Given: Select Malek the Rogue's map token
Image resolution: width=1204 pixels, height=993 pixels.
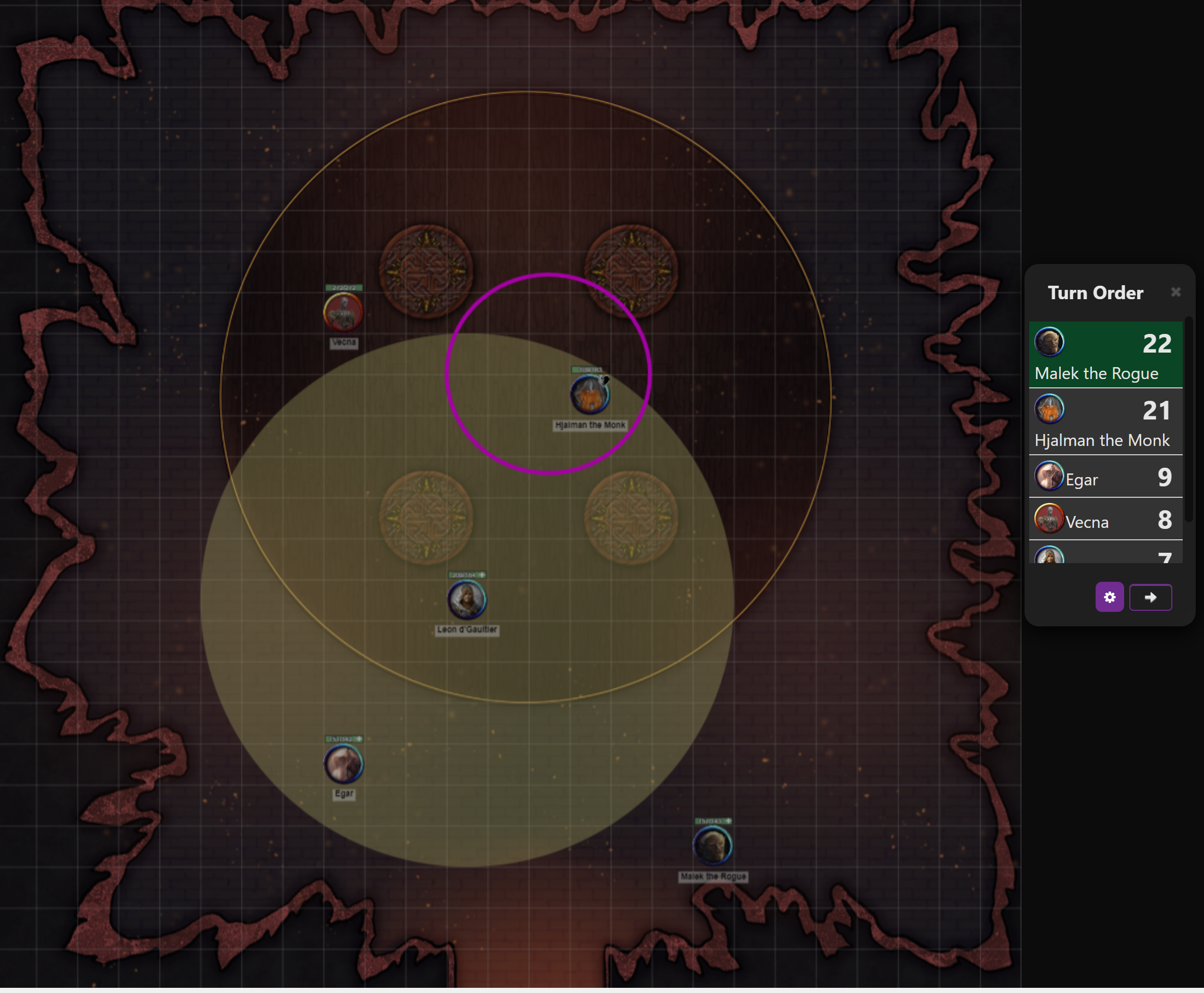Looking at the screenshot, I should click(x=712, y=845).
